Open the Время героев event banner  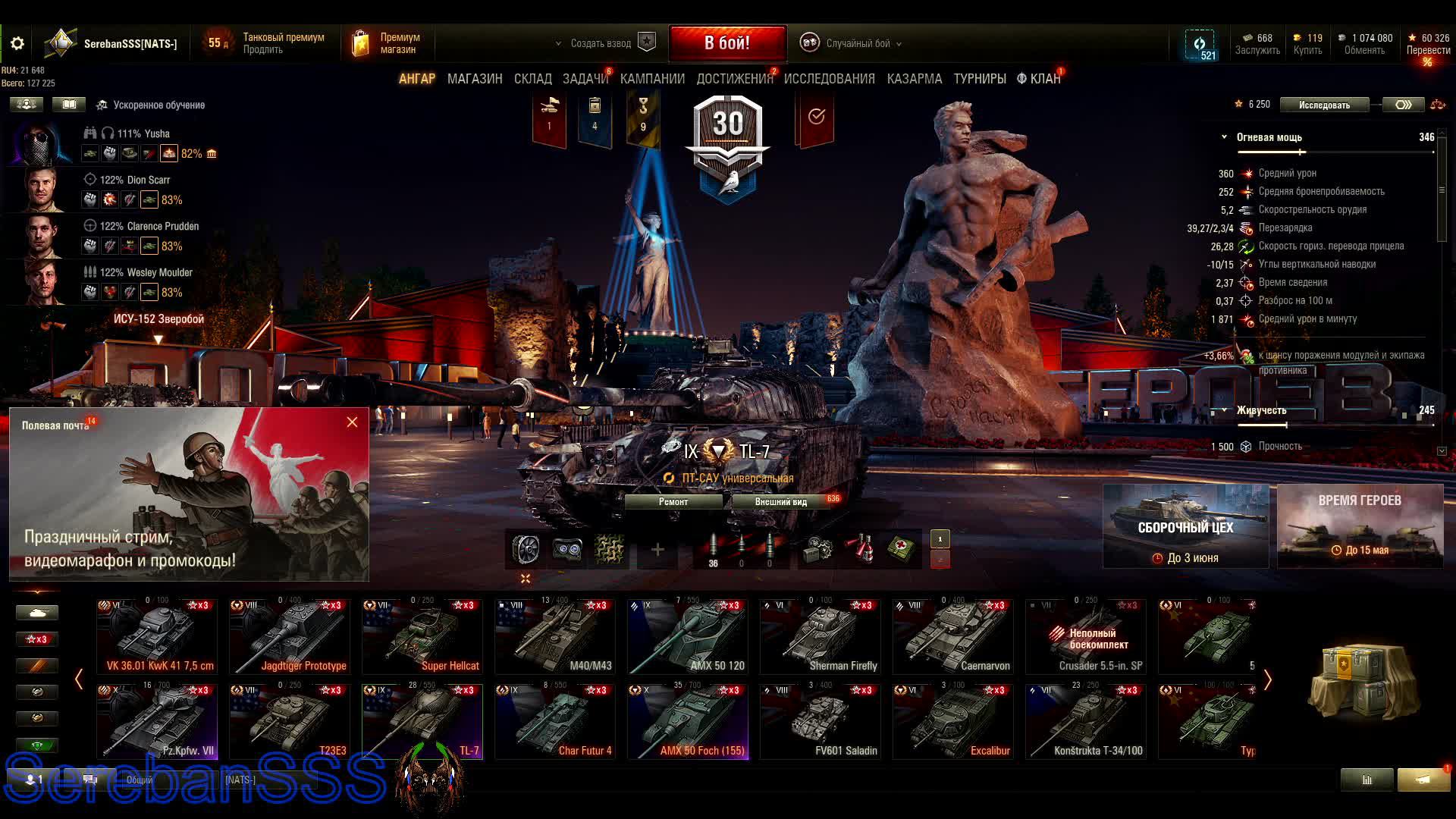pos(1360,526)
